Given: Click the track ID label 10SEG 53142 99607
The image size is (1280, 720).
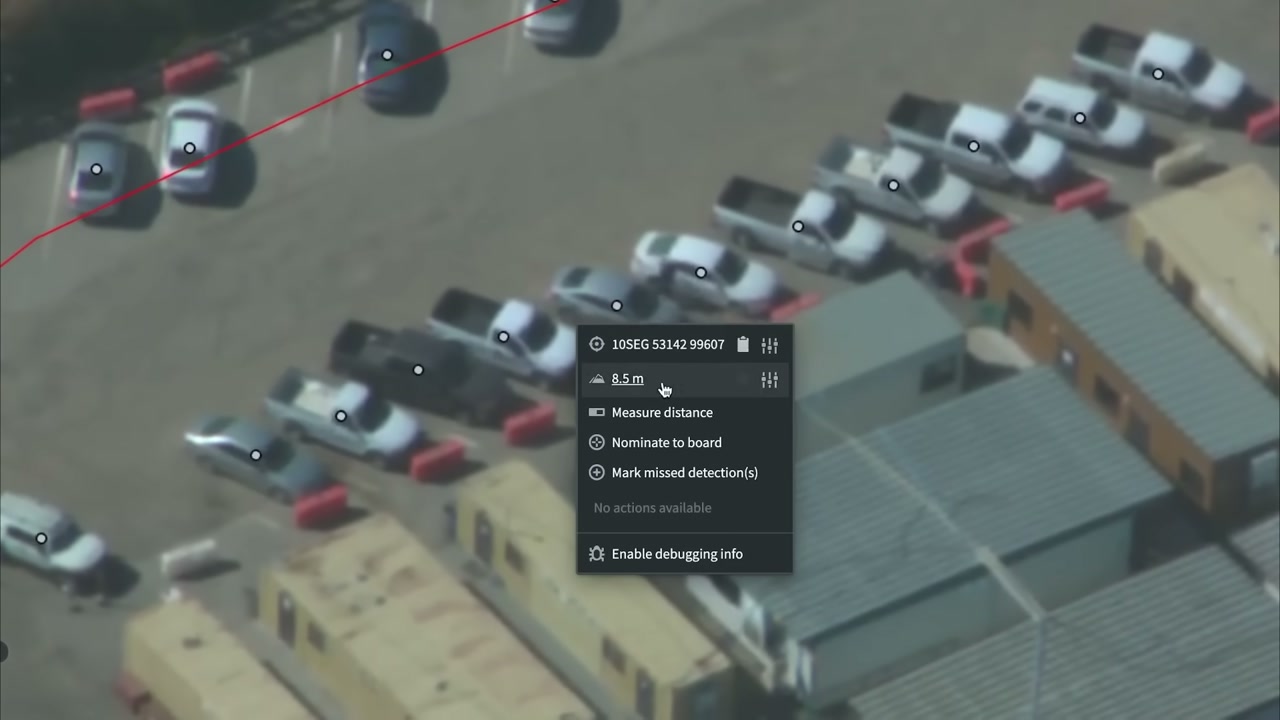Looking at the screenshot, I should (668, 344).
